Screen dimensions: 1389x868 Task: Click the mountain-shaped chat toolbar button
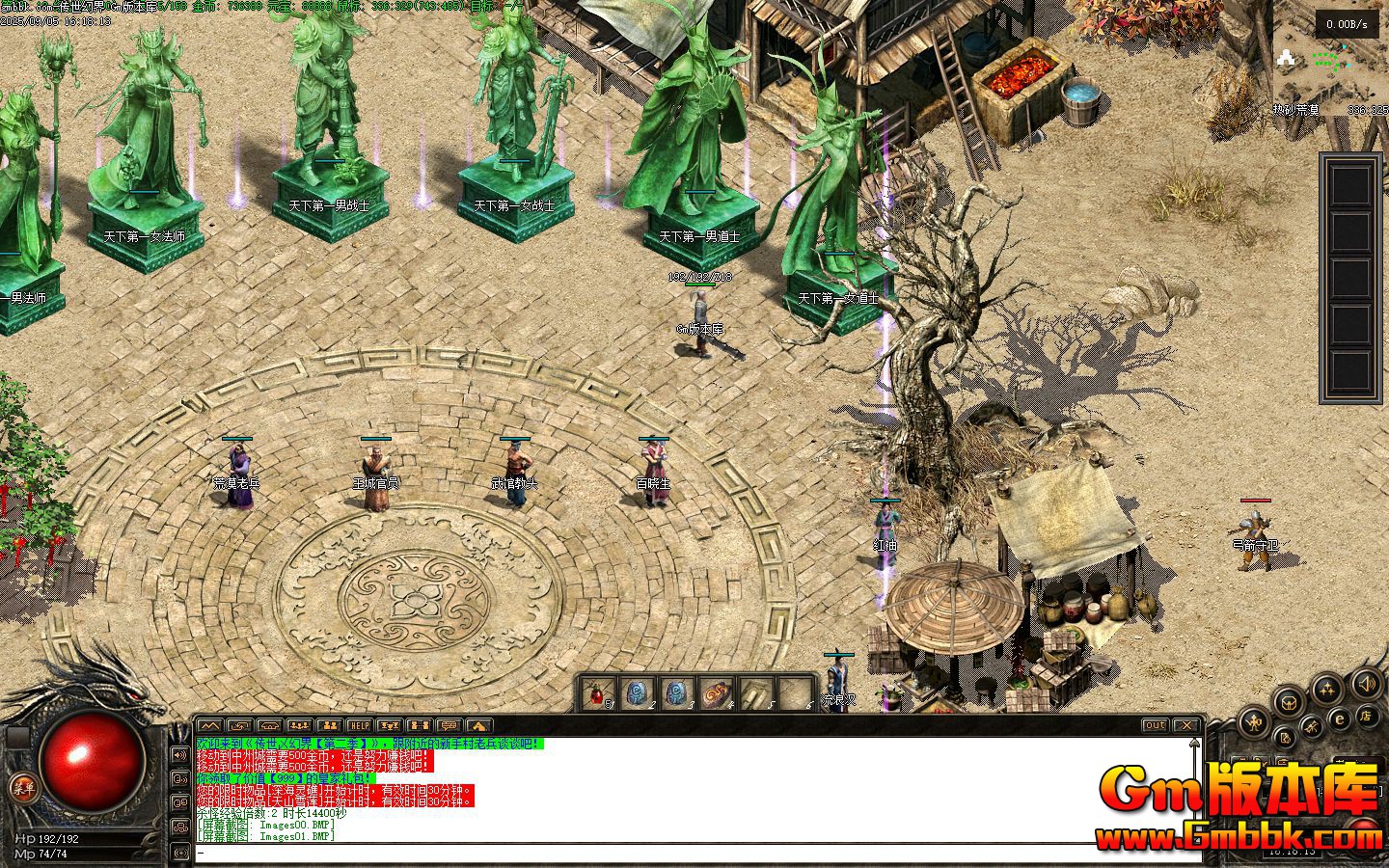[x=209, y=725]
